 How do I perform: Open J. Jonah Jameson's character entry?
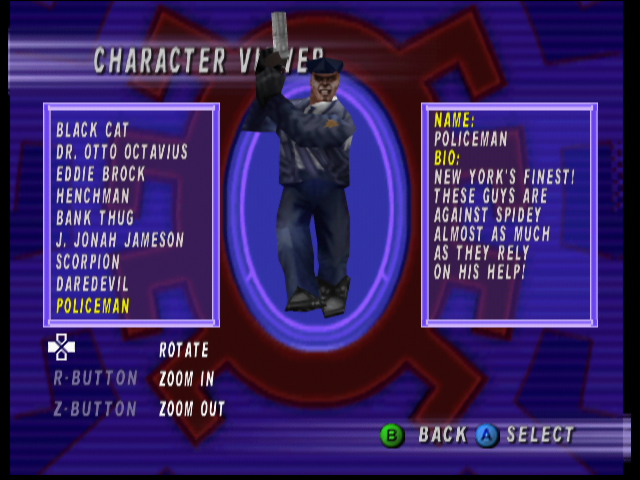(120, 240)
